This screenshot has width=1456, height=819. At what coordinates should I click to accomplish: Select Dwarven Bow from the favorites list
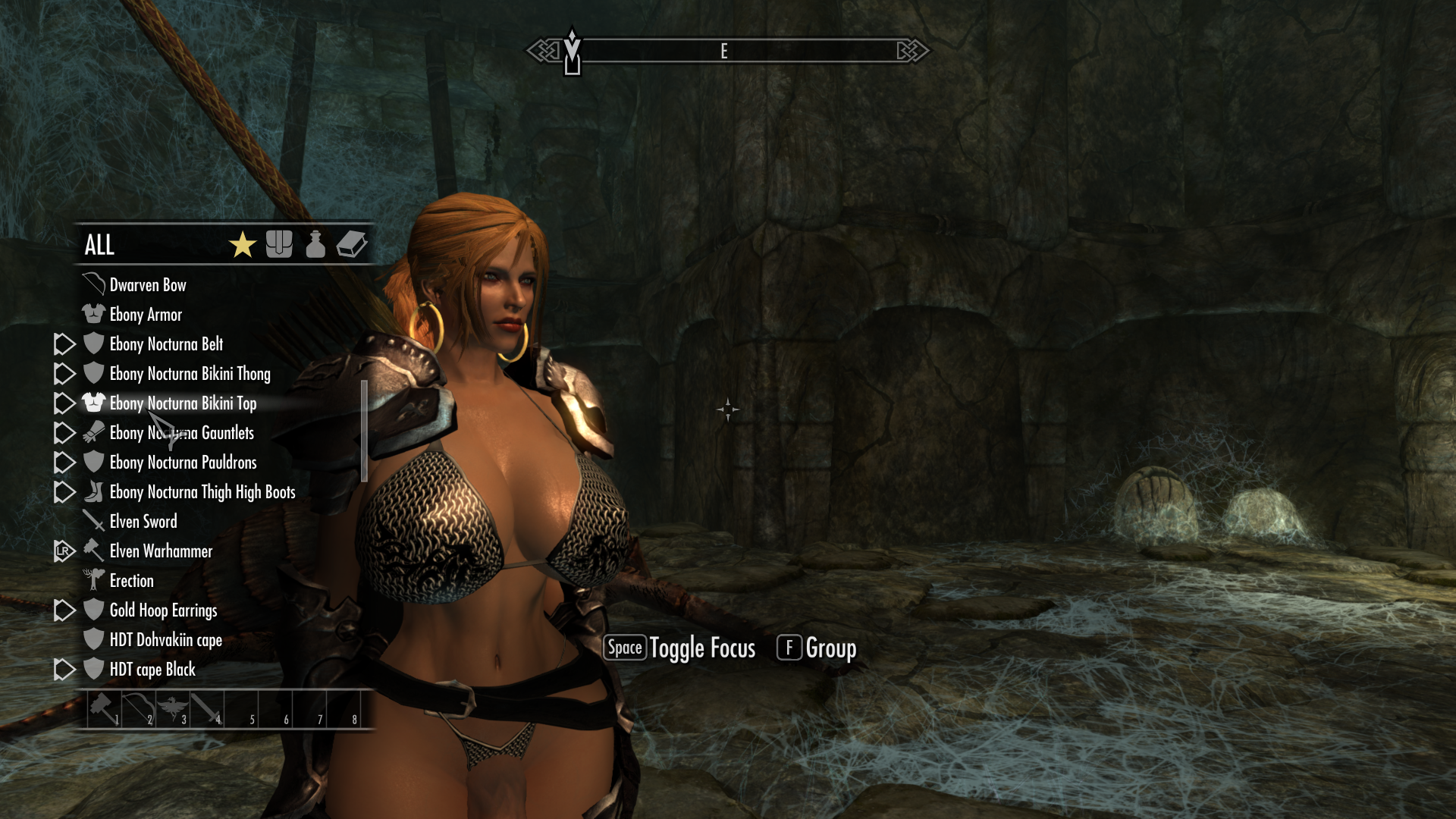point(148,285)
